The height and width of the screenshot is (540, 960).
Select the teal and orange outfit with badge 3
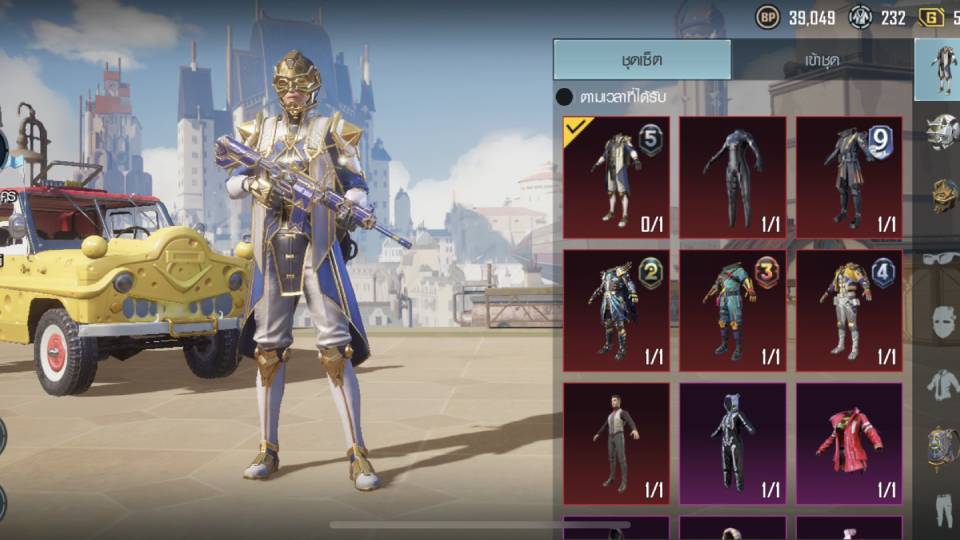732,310
